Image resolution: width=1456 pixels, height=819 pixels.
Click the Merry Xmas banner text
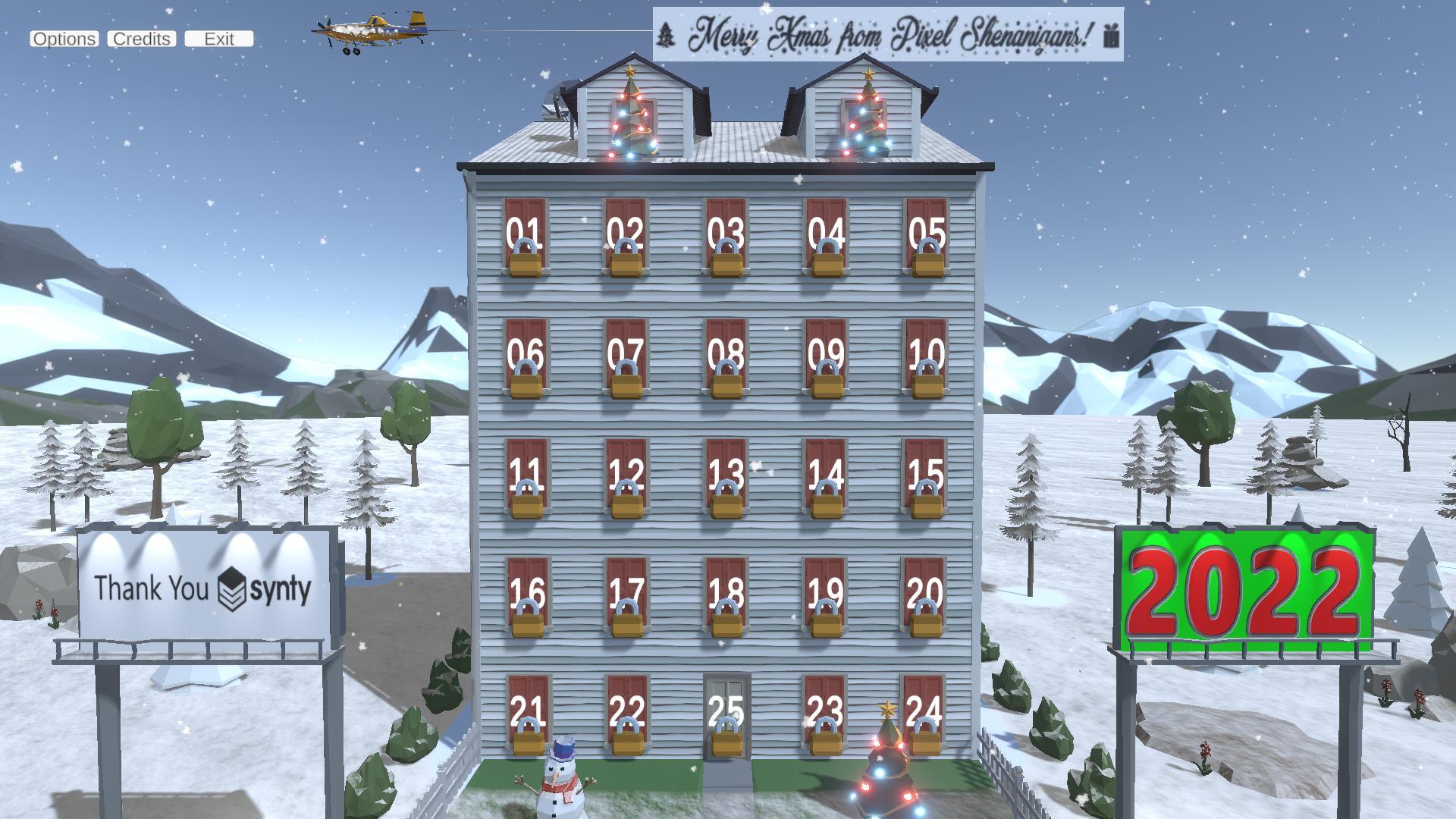pyautogui.click(x=887, y=33)
